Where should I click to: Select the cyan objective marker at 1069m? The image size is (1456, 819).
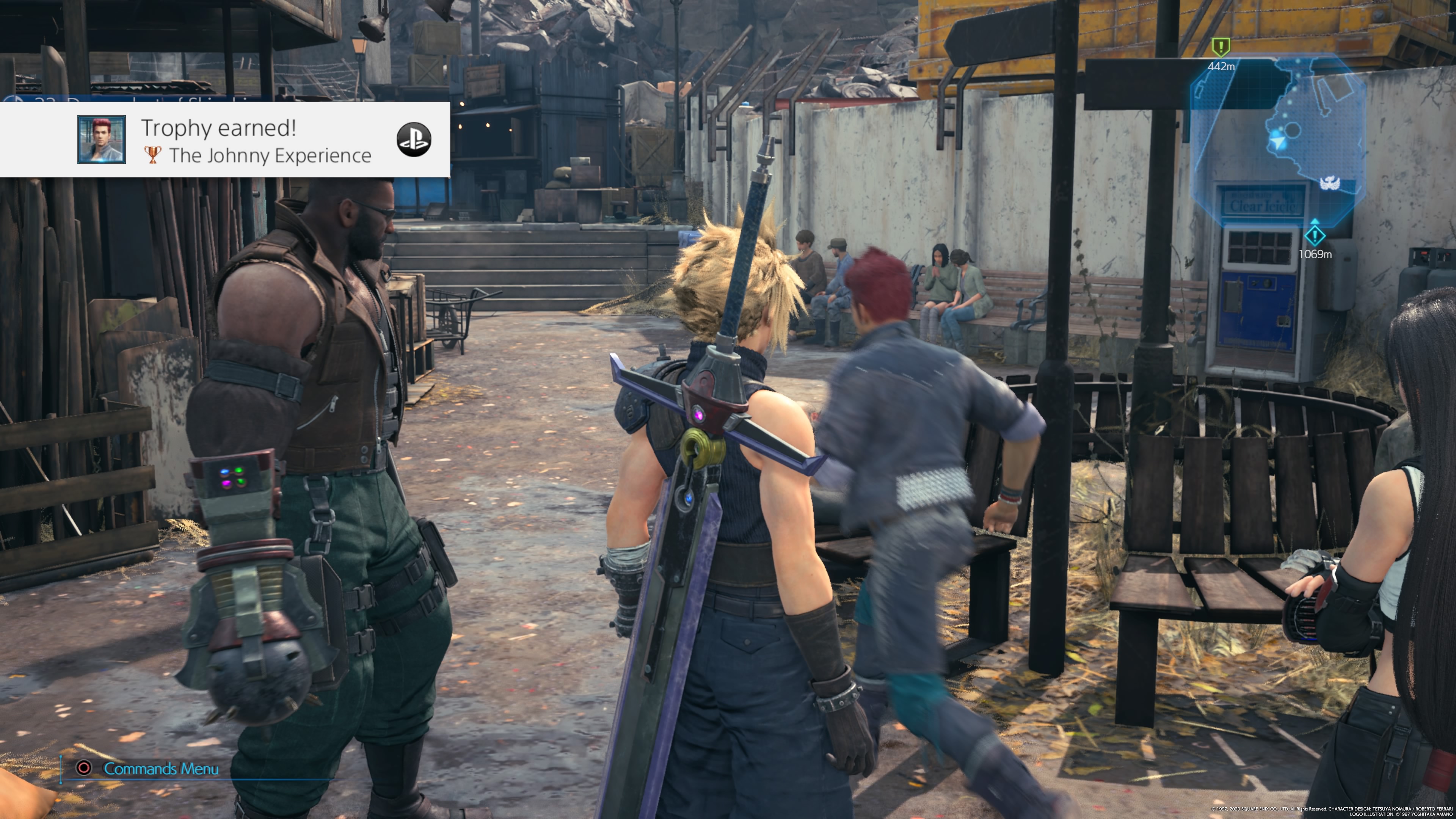[x=1315, y=235]
